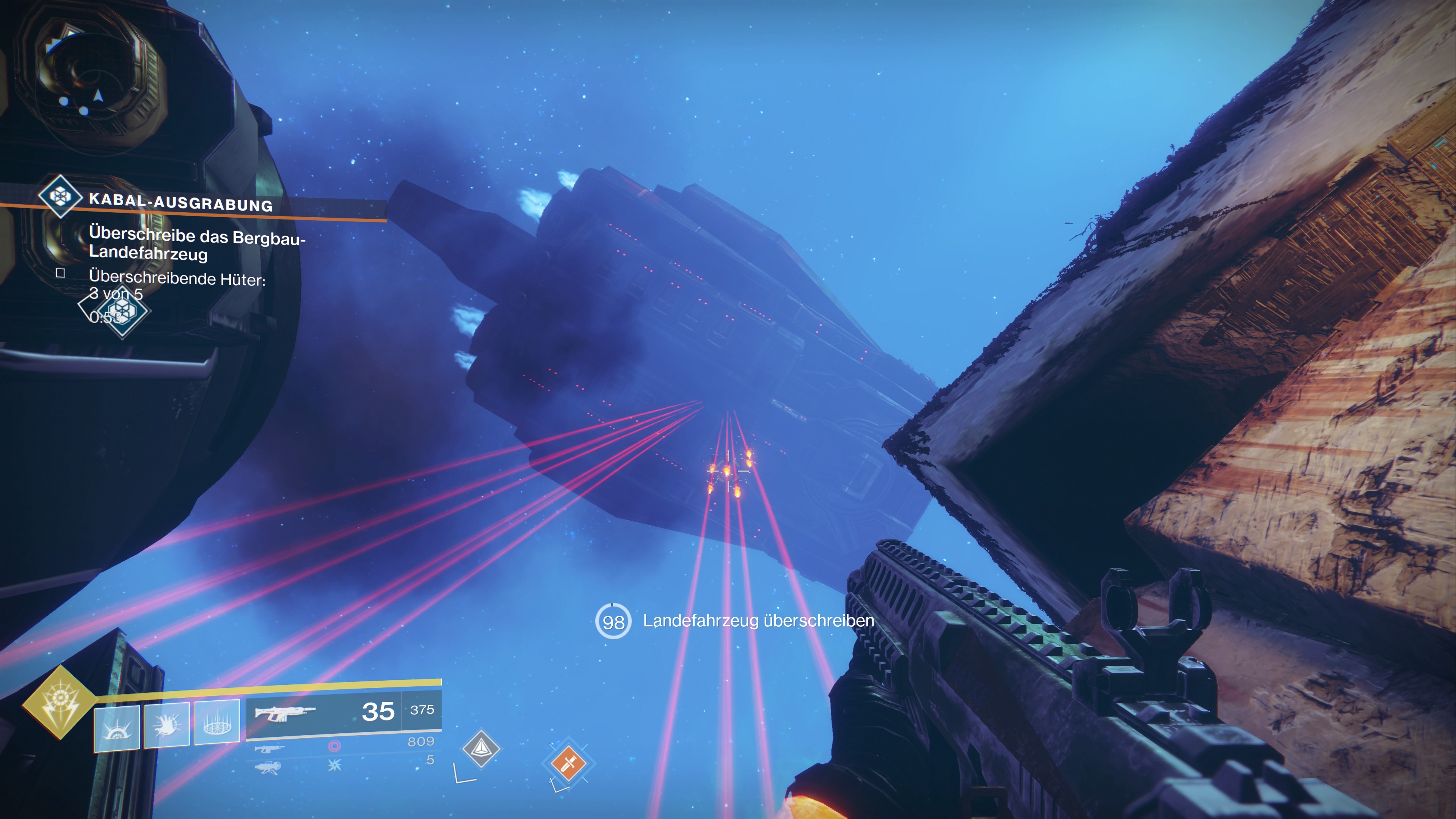The width and height of the screenshot is (1456, 819).
Task: Activate the circular rift class ability icon
Action: (217, 722)
